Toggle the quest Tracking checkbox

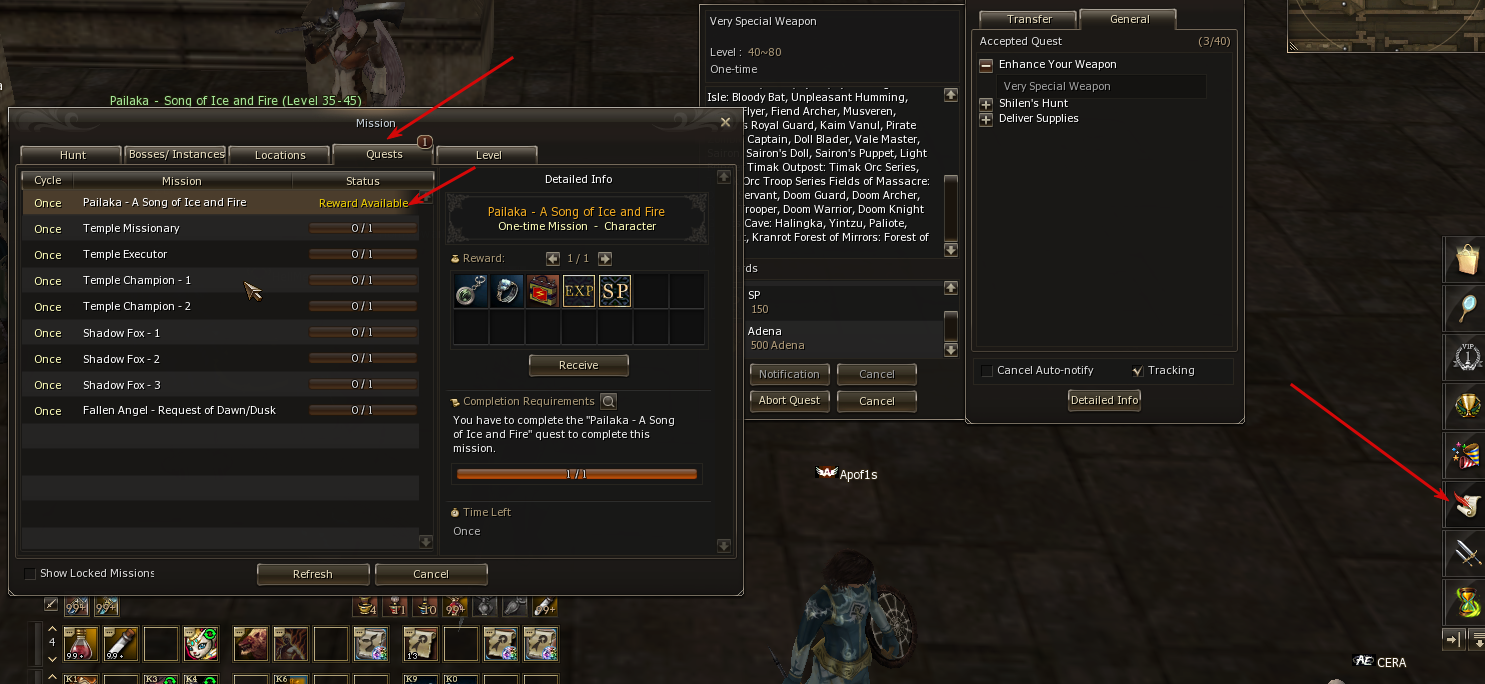tap(1137, 371)
